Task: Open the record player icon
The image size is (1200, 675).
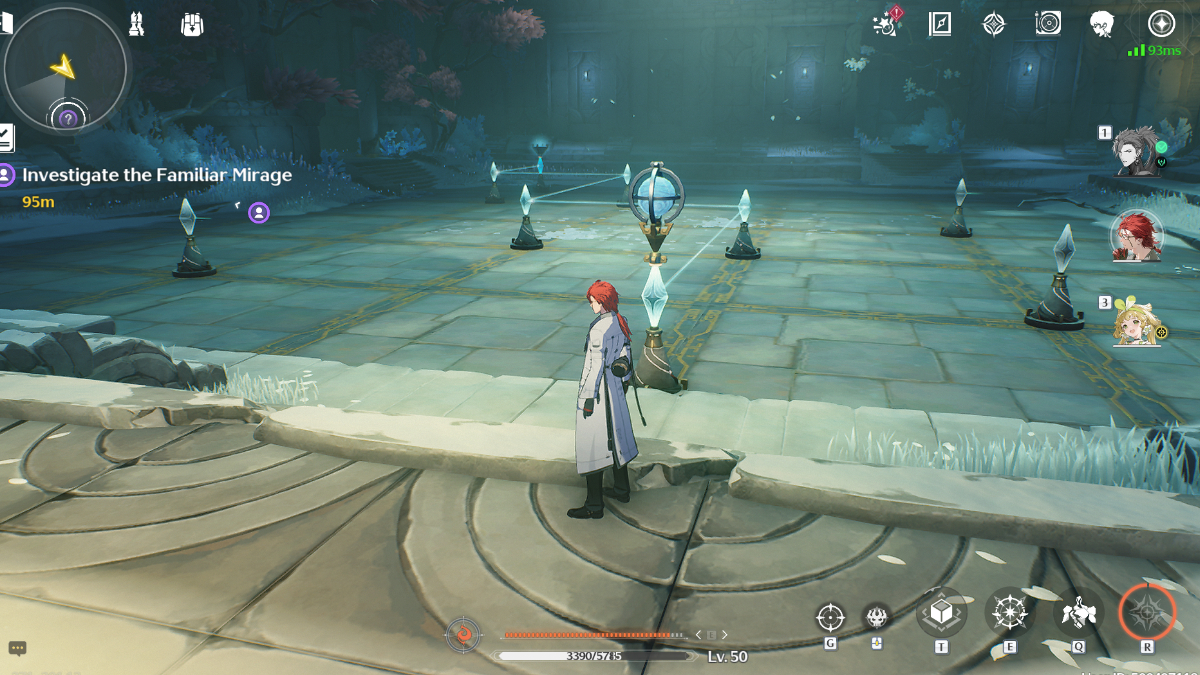Action: [1048, 23]
